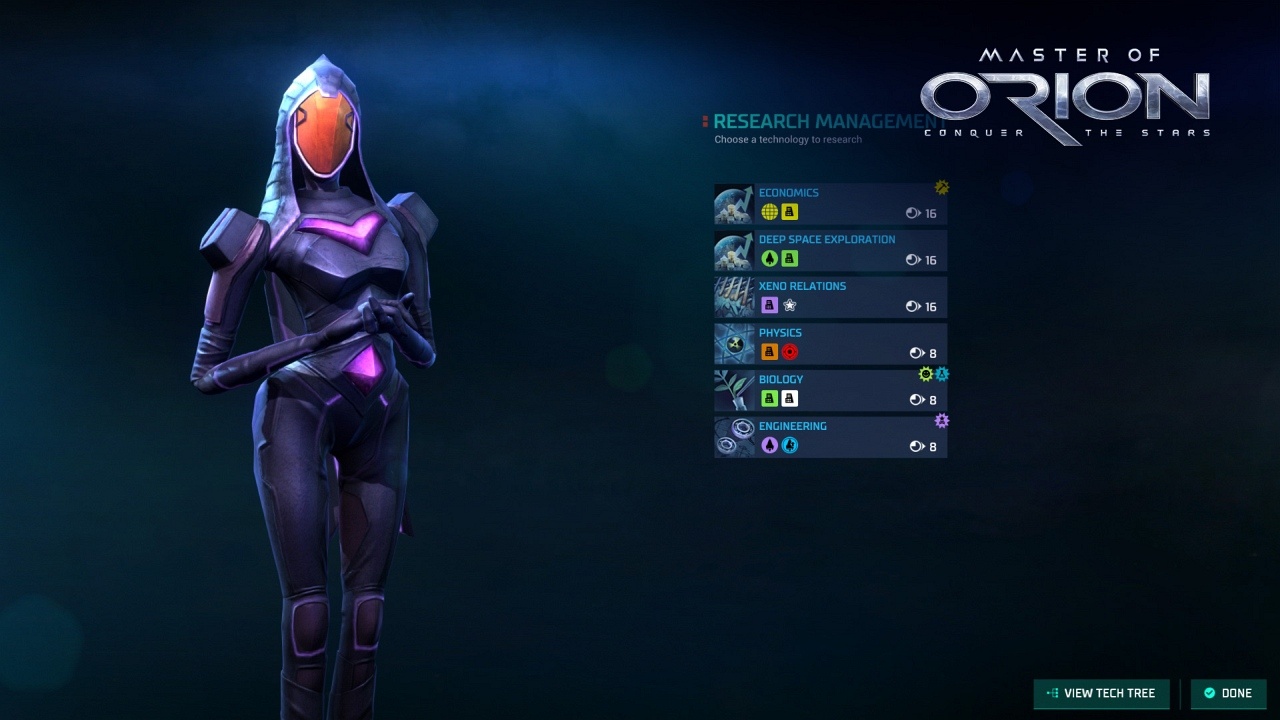Viewport: 1280px width, 720px height.
Task: Pick the Xeno Relations technology
Action: [x=830, y=297]
